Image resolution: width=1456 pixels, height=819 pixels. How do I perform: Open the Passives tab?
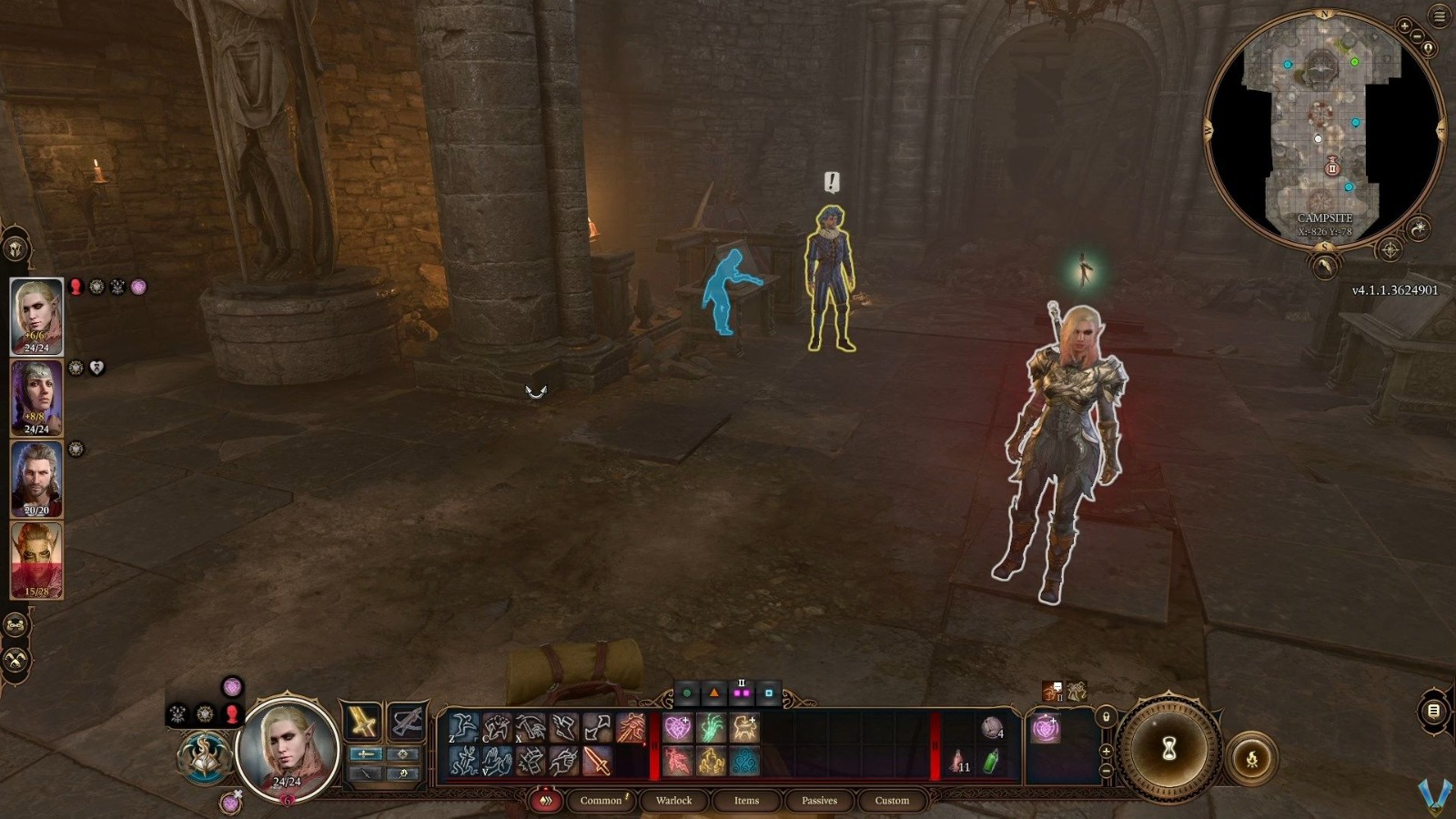pyautogui.click(x=818, y=801)
